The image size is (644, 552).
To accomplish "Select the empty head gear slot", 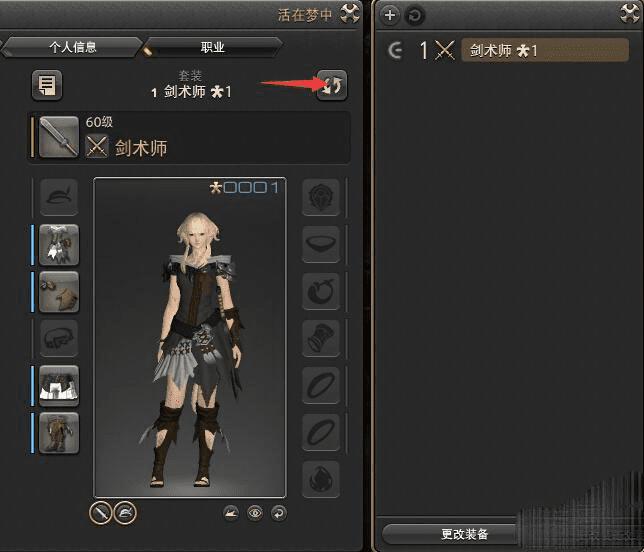I will (59, 198).
